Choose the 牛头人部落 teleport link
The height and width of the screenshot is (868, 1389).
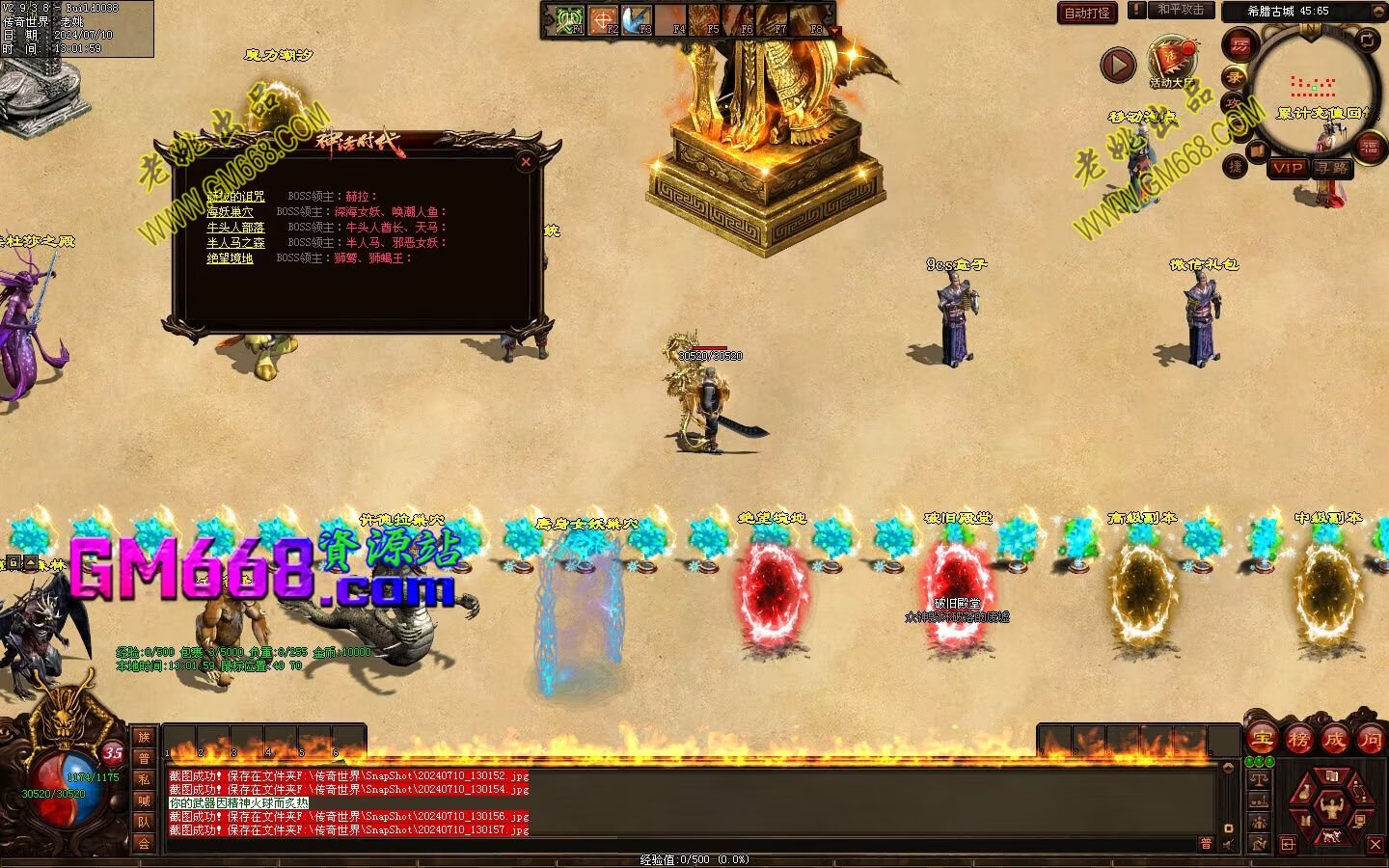pos(235,228)
